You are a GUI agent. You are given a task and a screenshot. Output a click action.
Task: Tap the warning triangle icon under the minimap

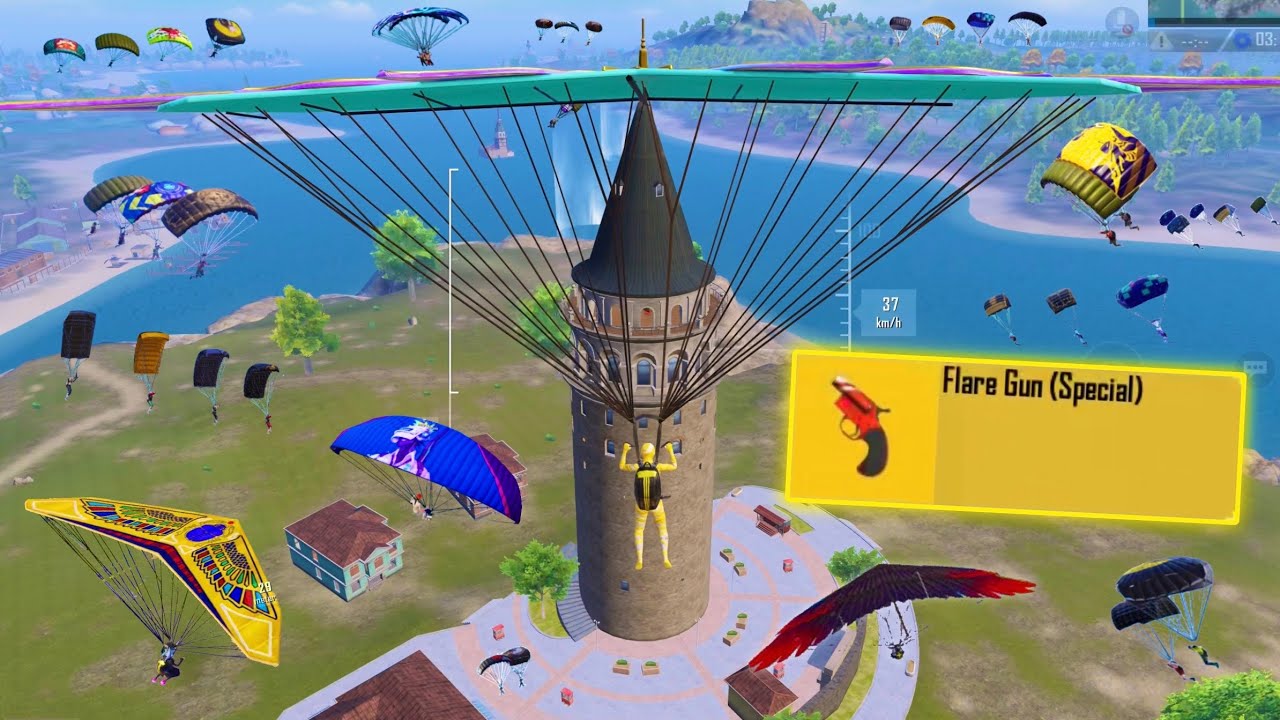(x=1161, y=41)
